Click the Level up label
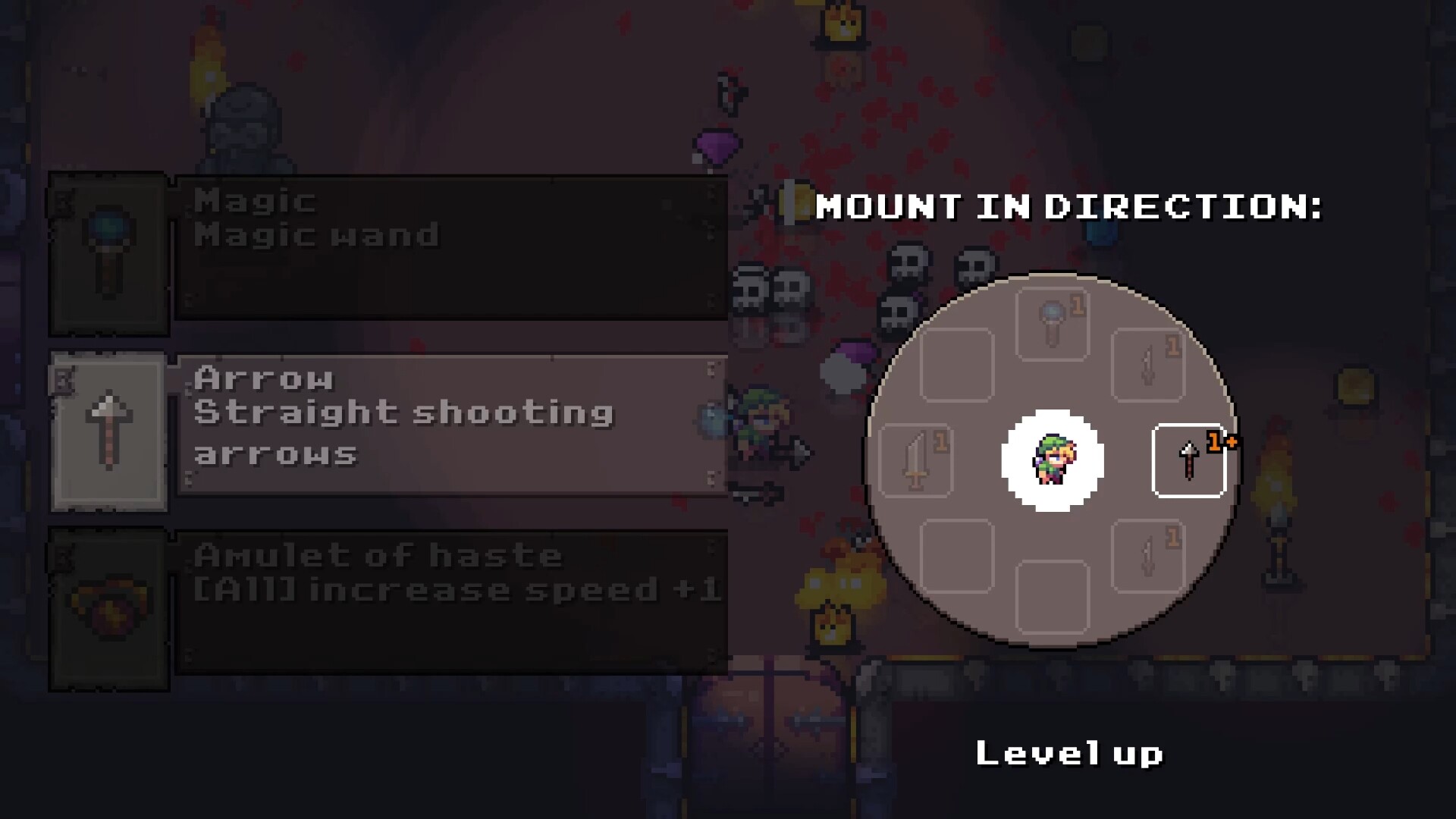Viewport: 1456px width, 819px height. pos(1069,753)
